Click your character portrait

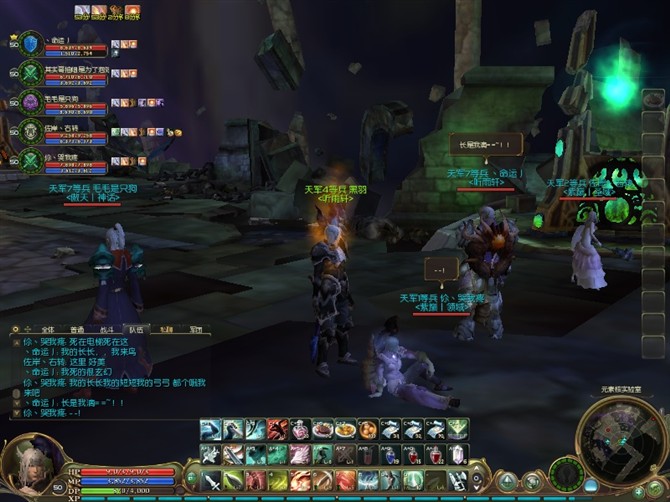coord(30,466)
